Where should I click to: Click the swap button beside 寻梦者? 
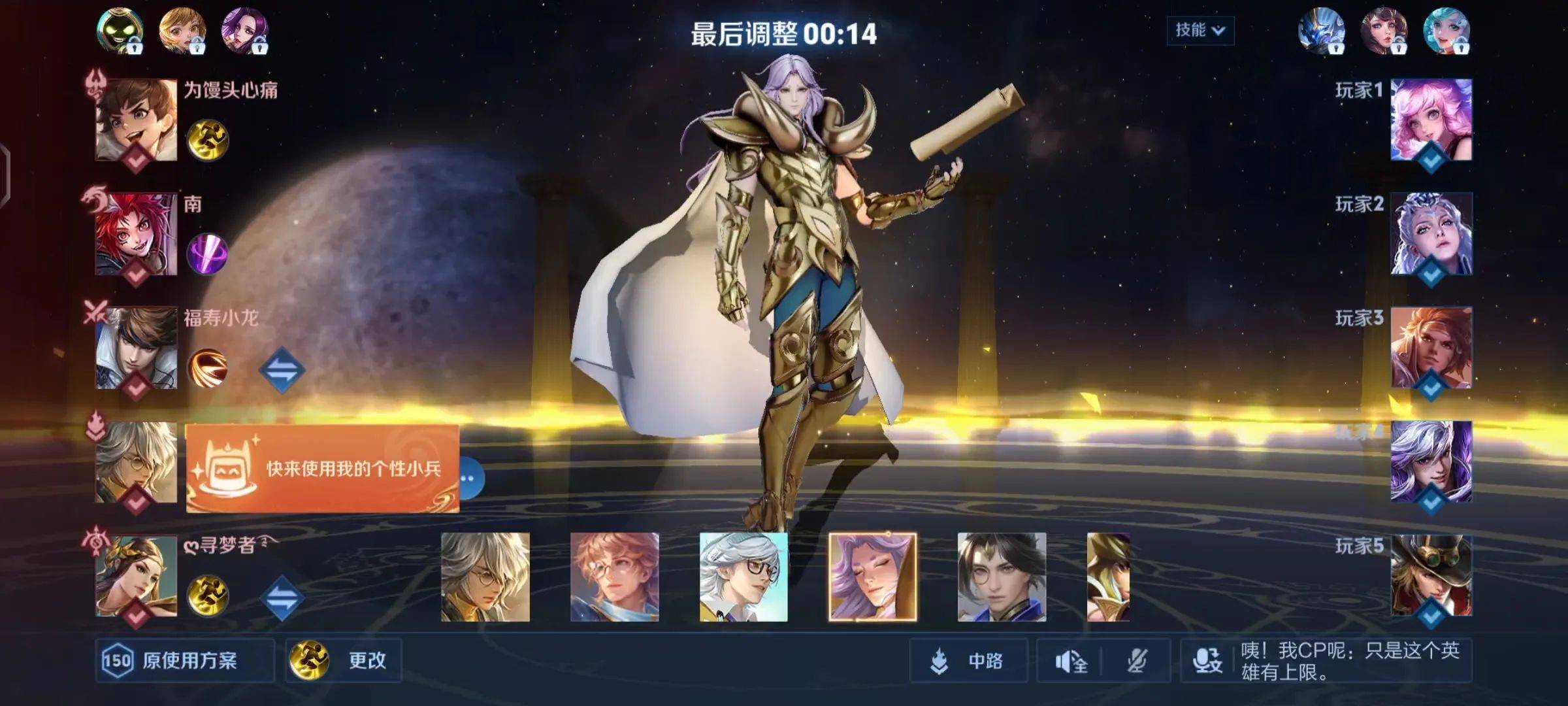pyautogui.click(x=282, y=597)
